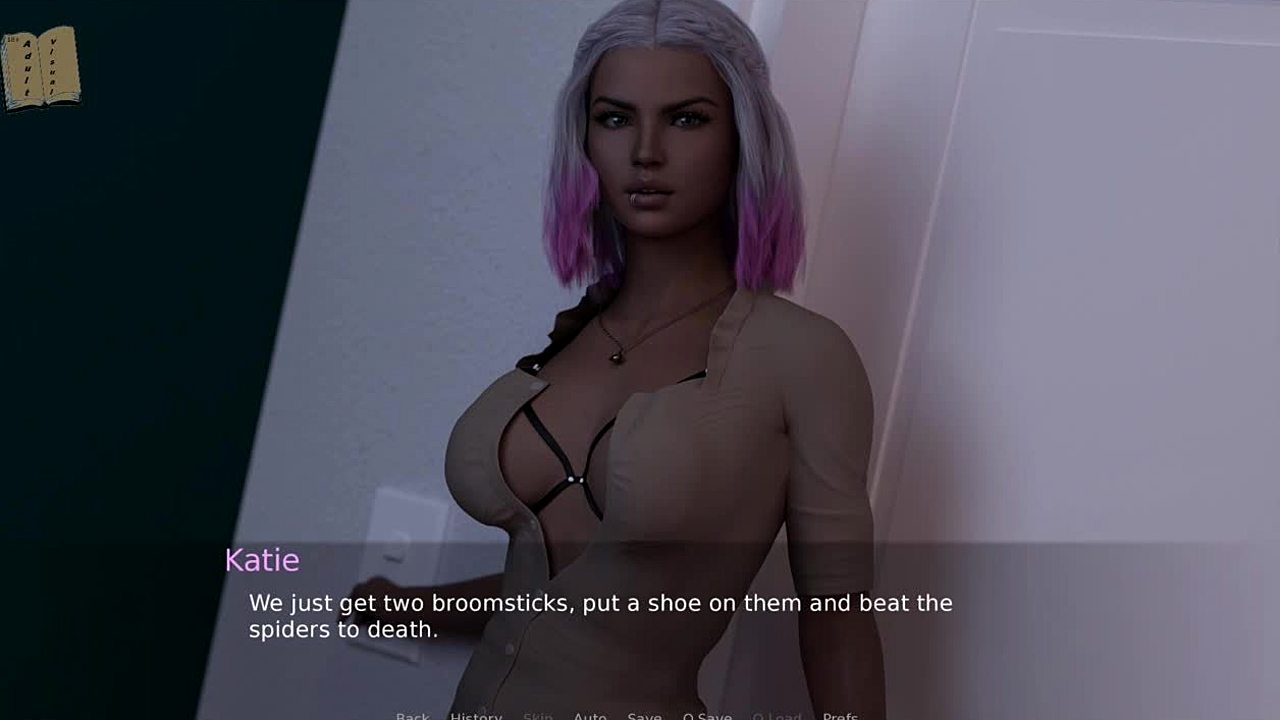Image resolution: width=1280 pixels, height=720 pixels.
Task: Quick save with Q.Save
Action: click(707, 716)
